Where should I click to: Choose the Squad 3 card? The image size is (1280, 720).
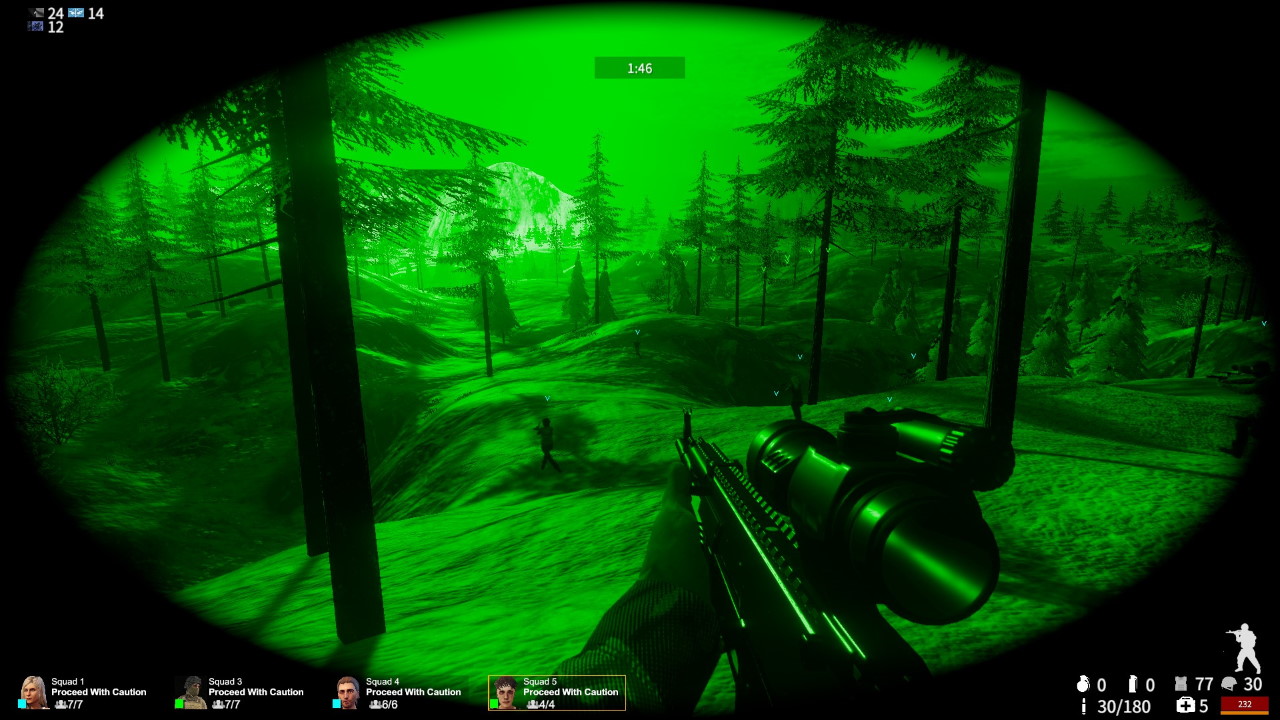[241, 692]
